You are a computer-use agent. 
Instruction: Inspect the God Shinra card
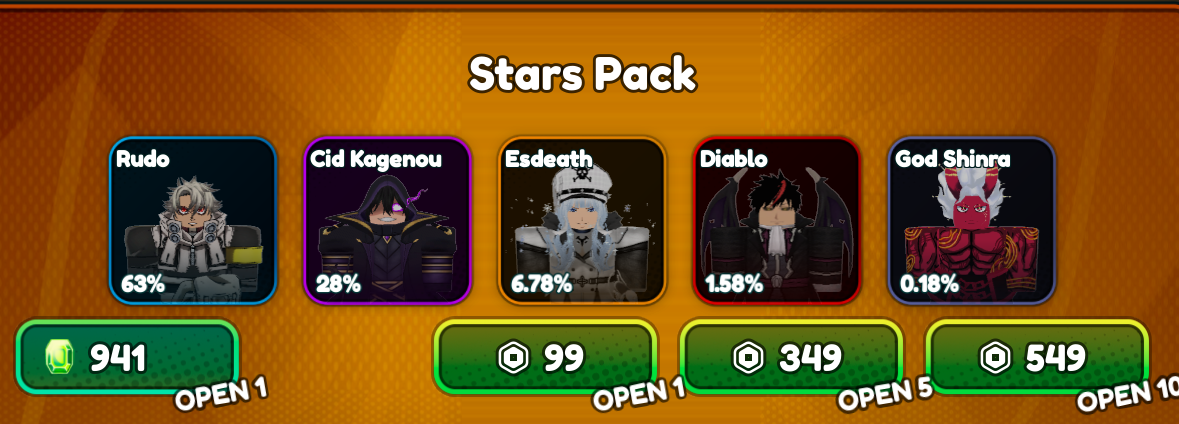(971, 220)
